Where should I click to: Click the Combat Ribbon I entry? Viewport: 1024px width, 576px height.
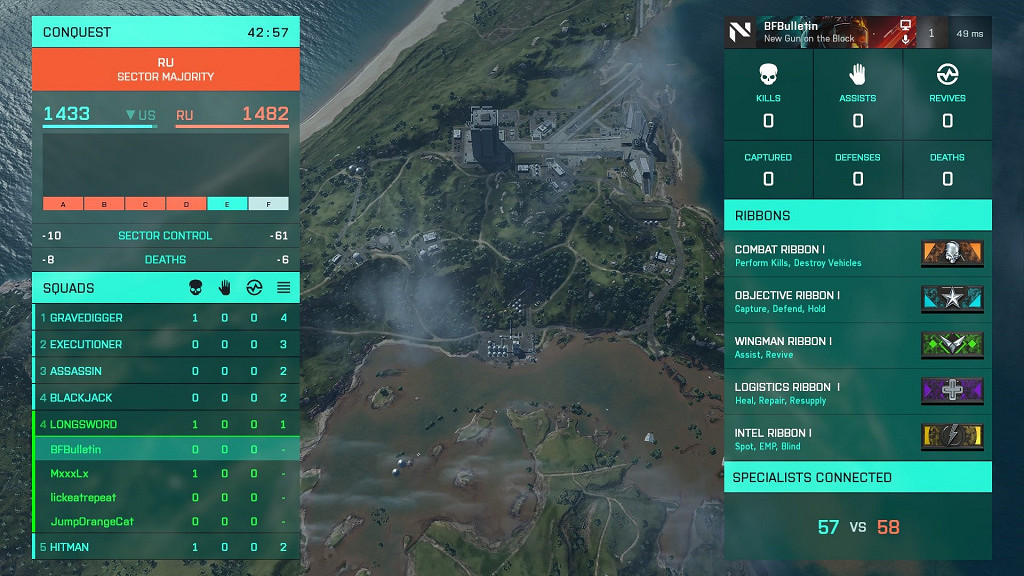pos(857,255)
